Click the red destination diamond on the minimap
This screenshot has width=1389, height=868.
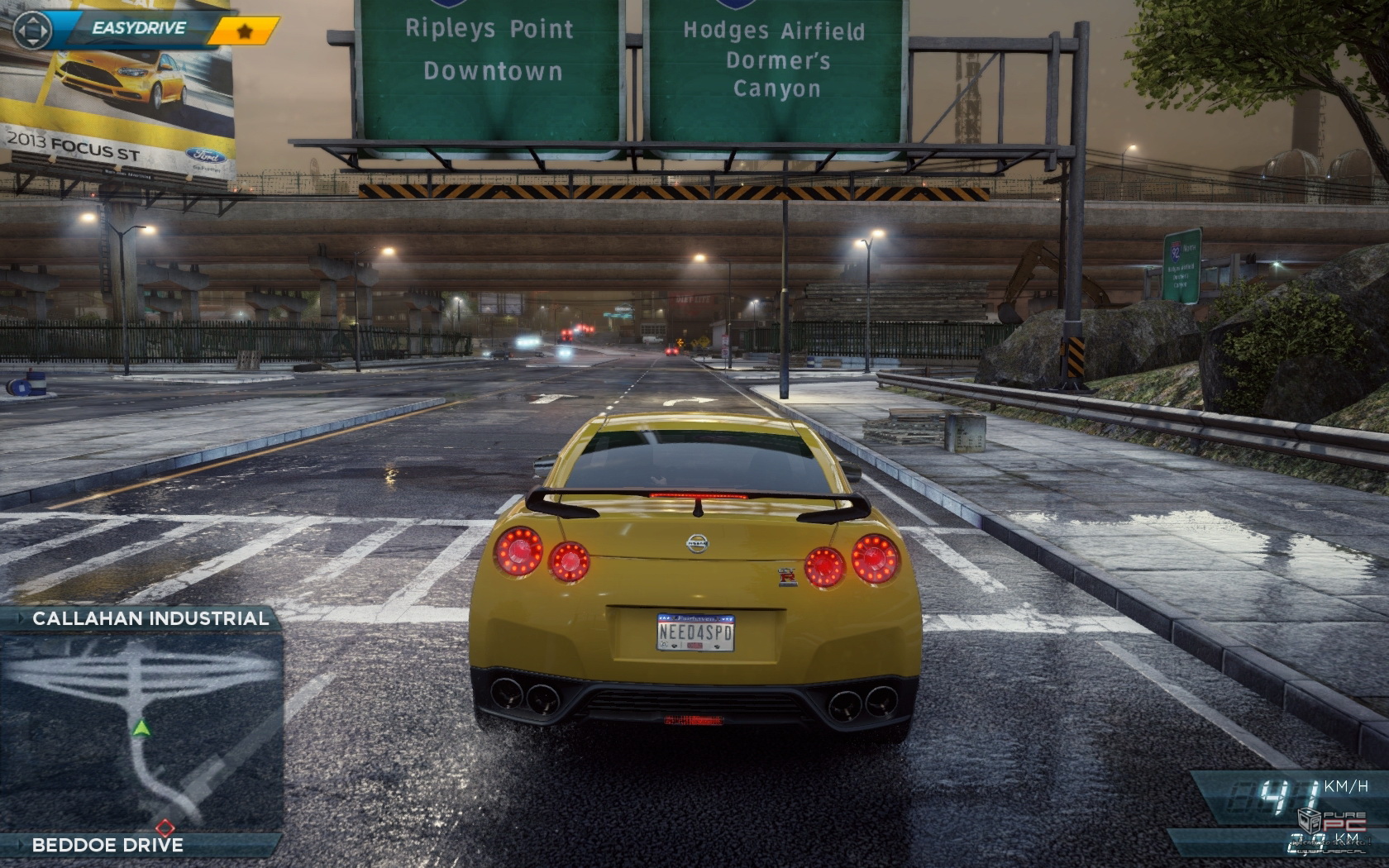165,827
